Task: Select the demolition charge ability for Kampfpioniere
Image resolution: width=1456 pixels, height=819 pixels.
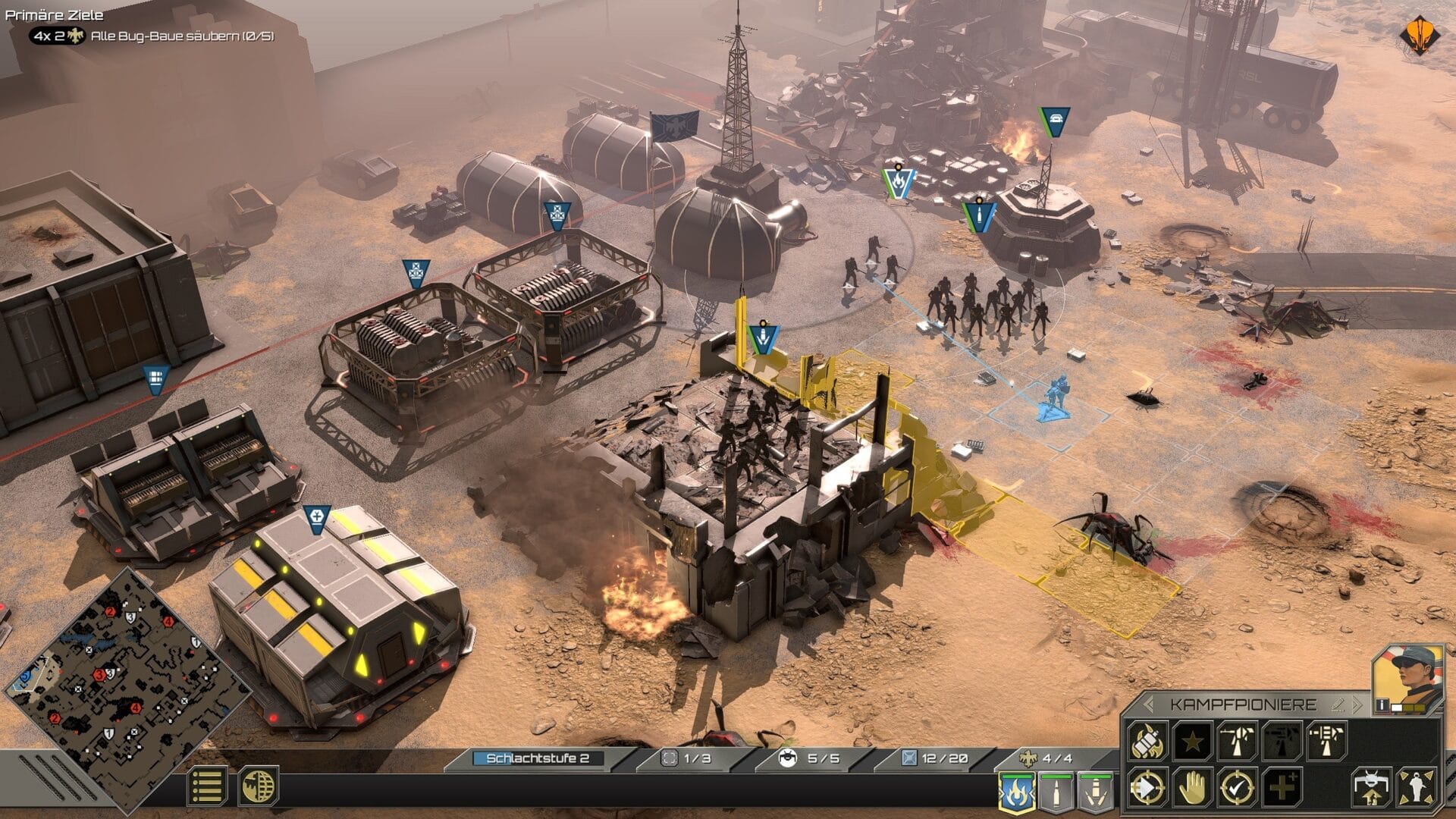Action: pos(1148,742)
